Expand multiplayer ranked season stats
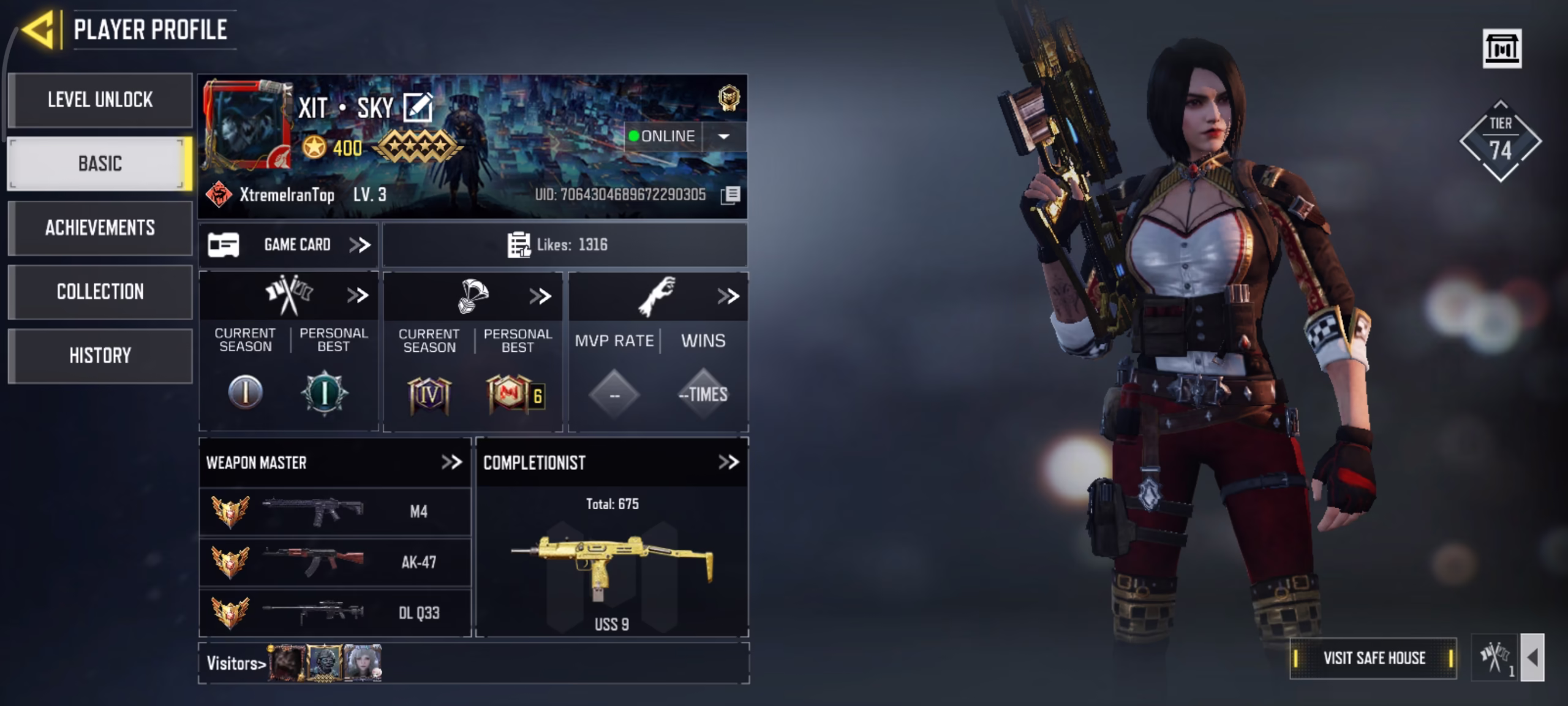This screenshot has height=706, width=1568. [x=358, y=295]
